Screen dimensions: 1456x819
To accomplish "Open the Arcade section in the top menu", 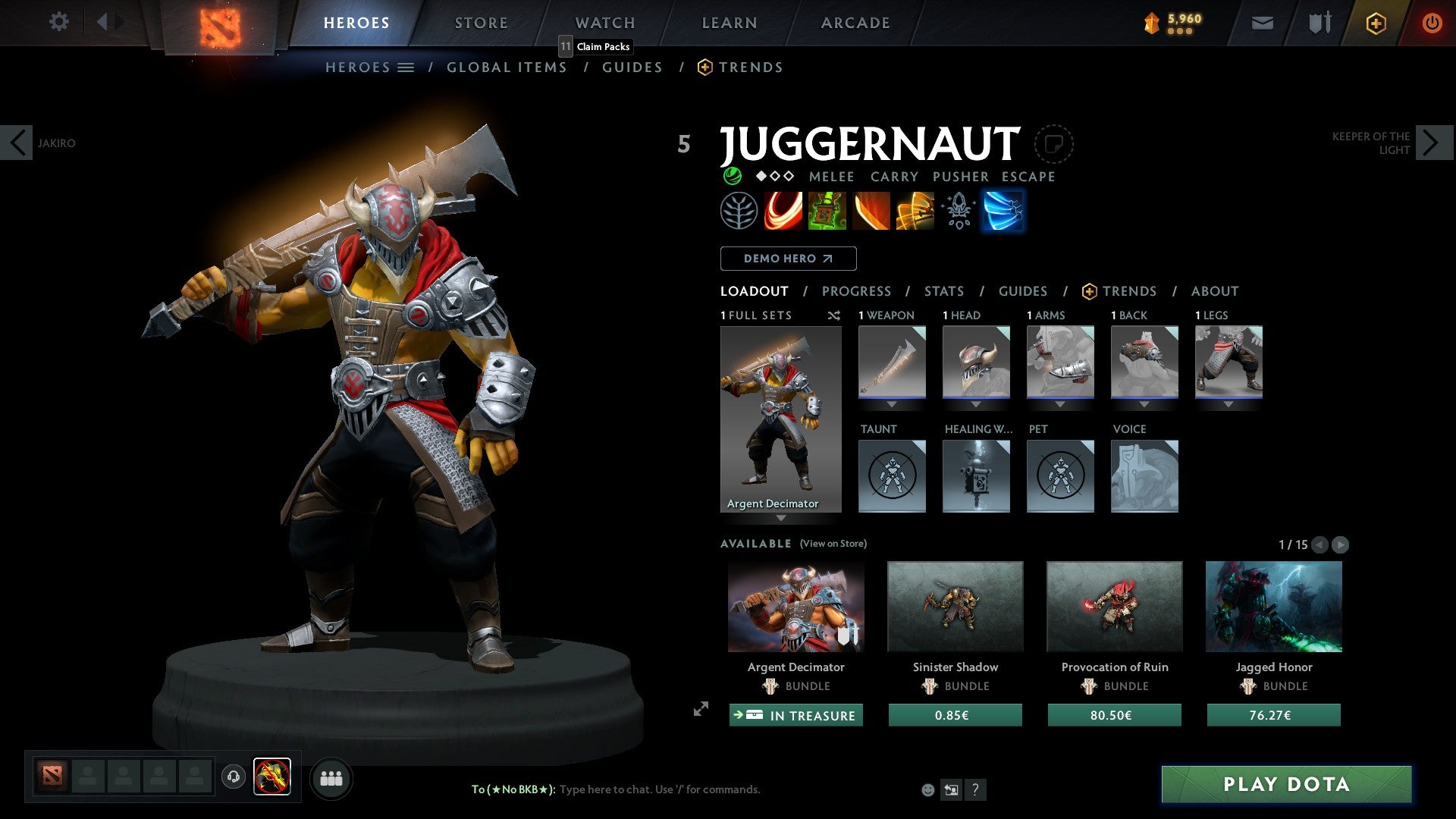I will pos(855,23).
